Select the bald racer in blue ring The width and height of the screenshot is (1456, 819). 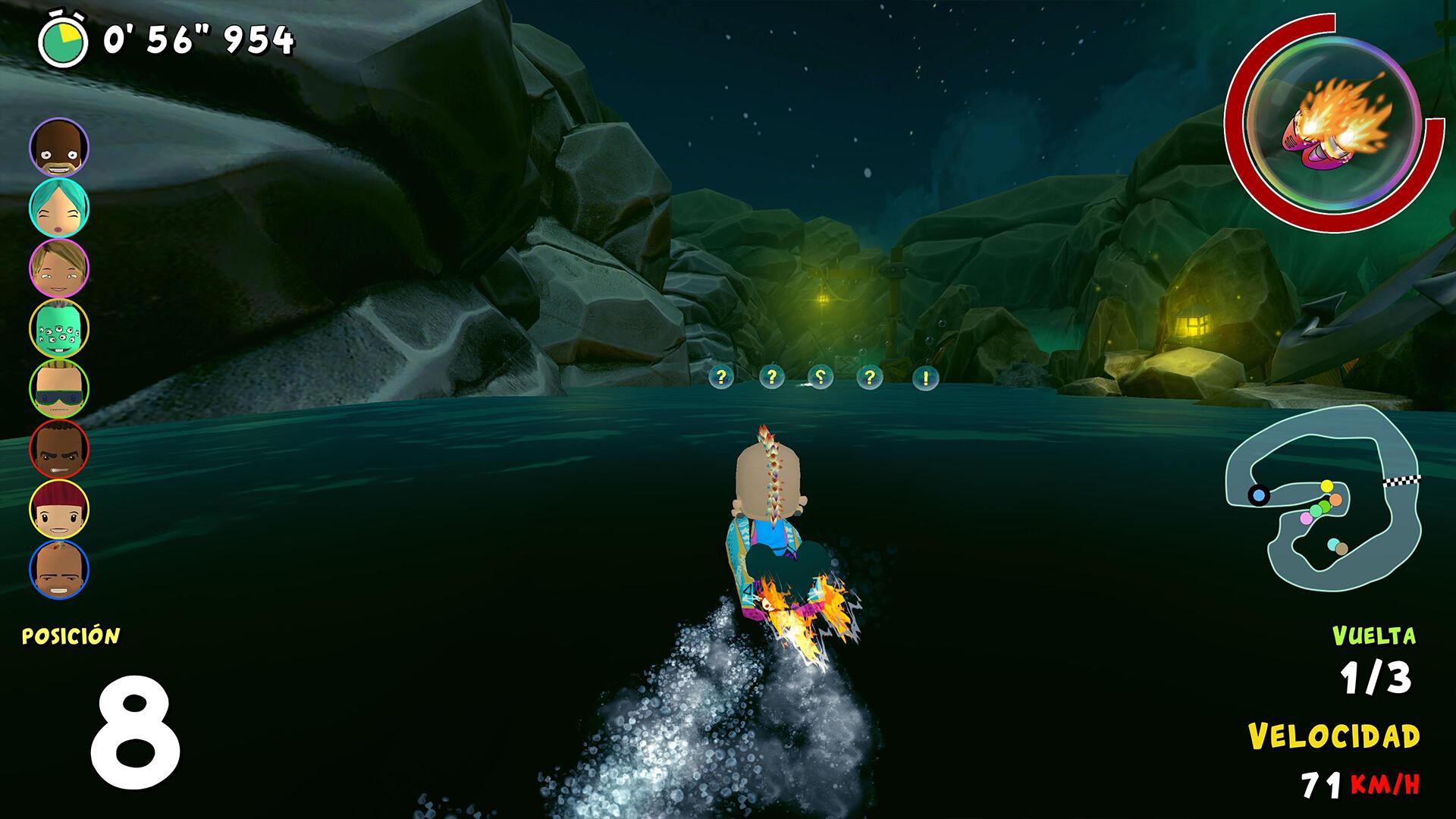[x=59, y=569]
